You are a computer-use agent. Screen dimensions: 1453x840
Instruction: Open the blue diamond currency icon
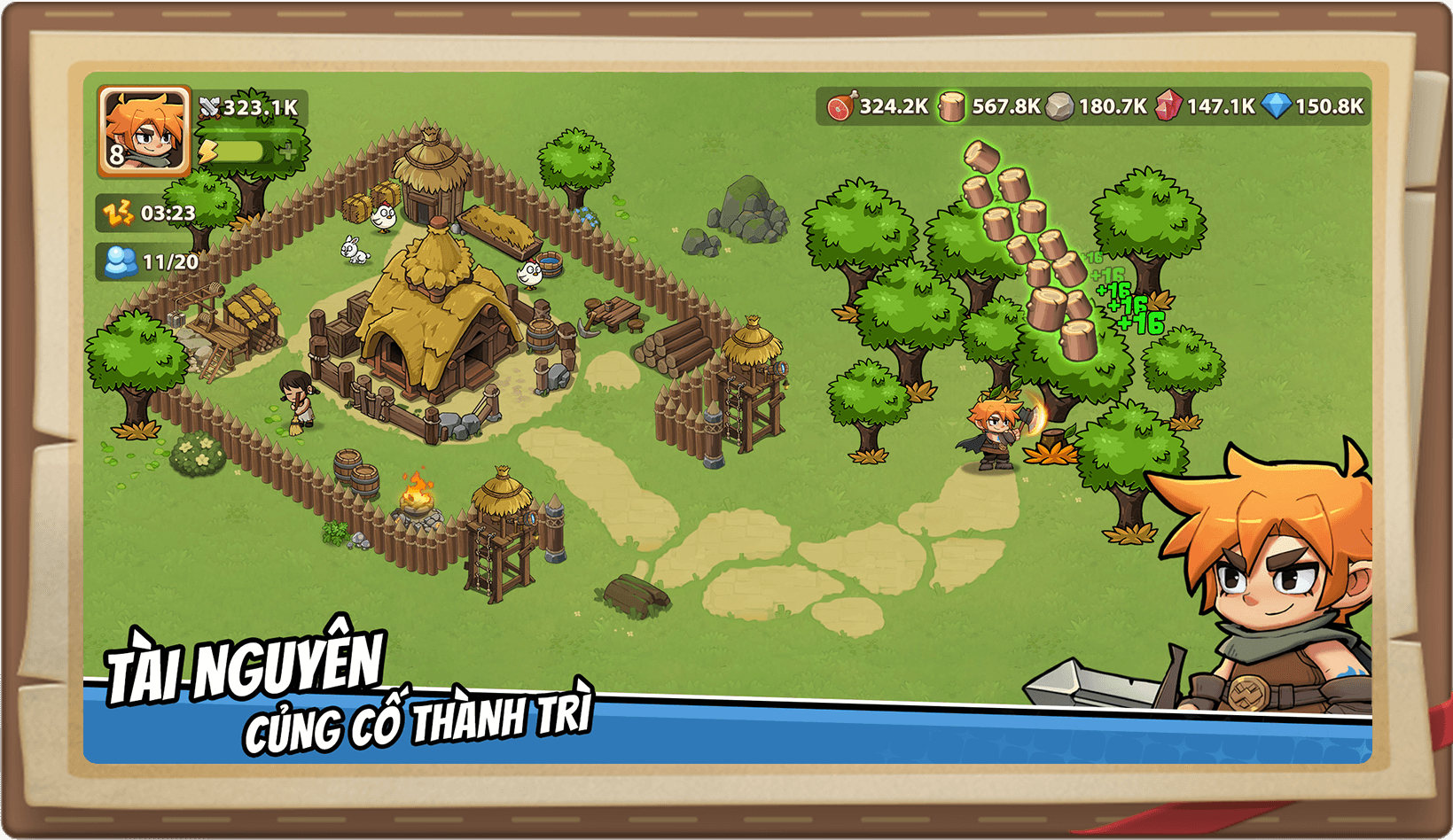click(x=1277, y=106)
